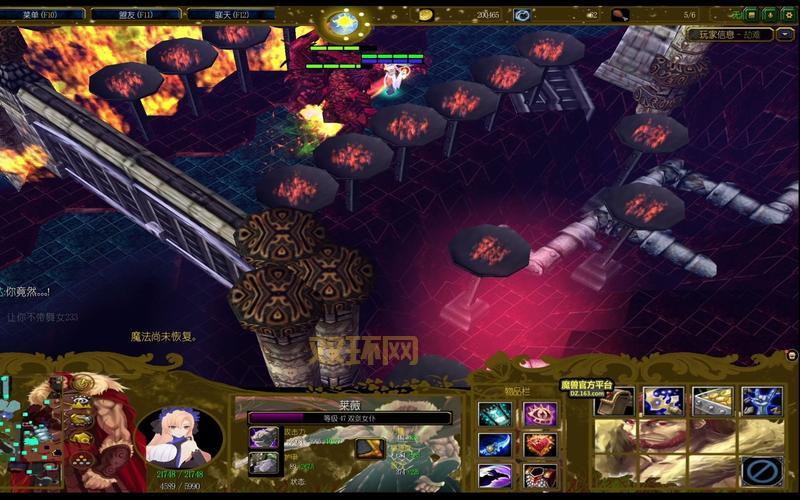
Task: Open the 盟友 (F11) allies menu
Action: click(138, 15)
